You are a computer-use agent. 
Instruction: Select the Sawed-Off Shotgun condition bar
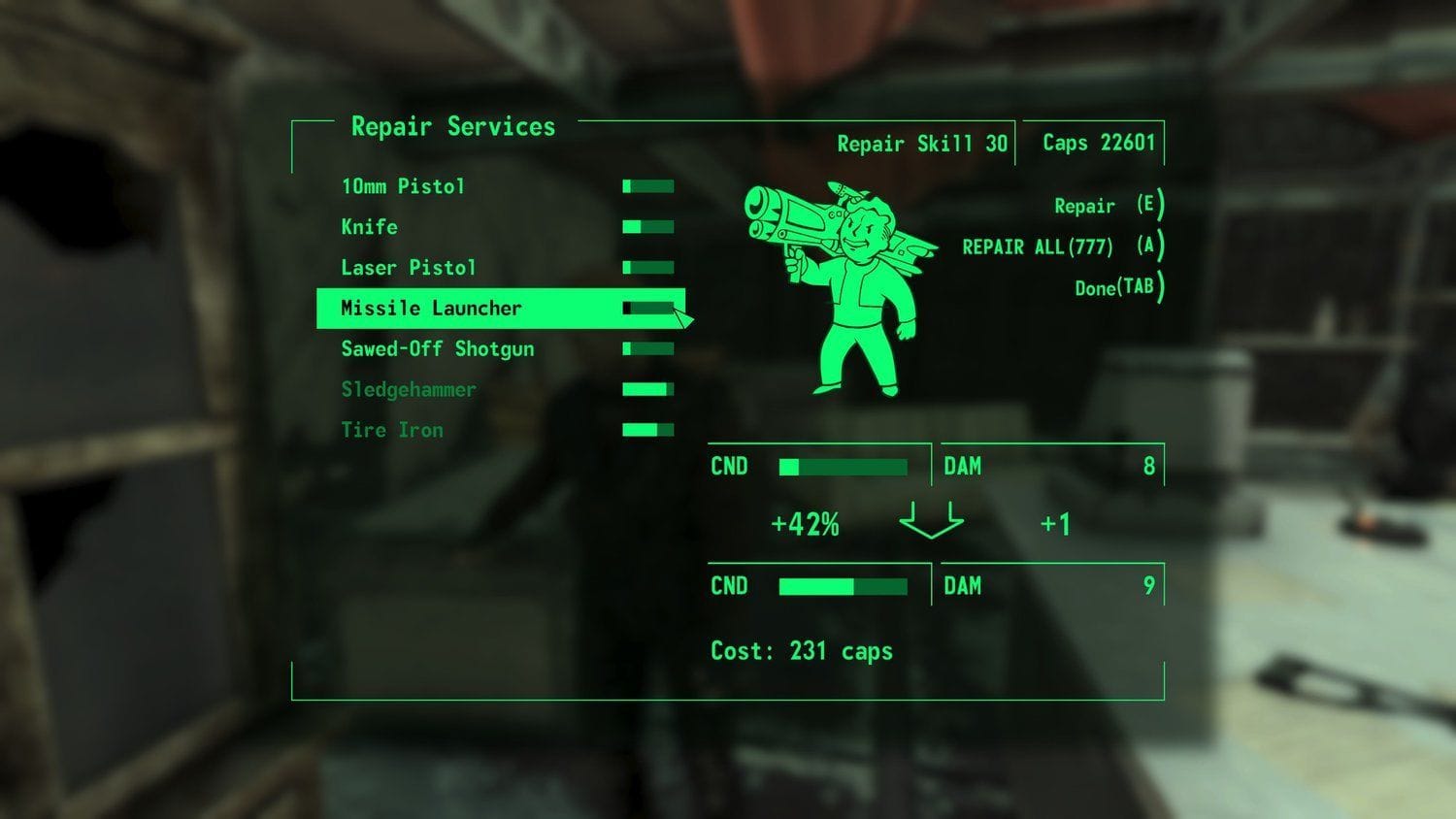coord(647,348)
